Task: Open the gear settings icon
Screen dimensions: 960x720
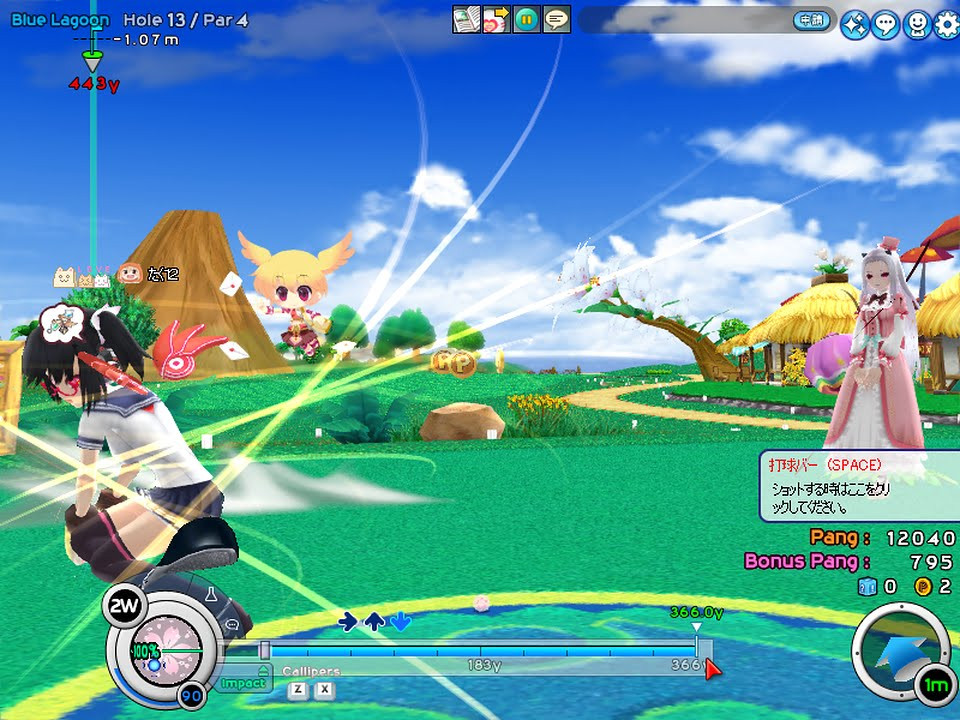Action: [946, 26]
